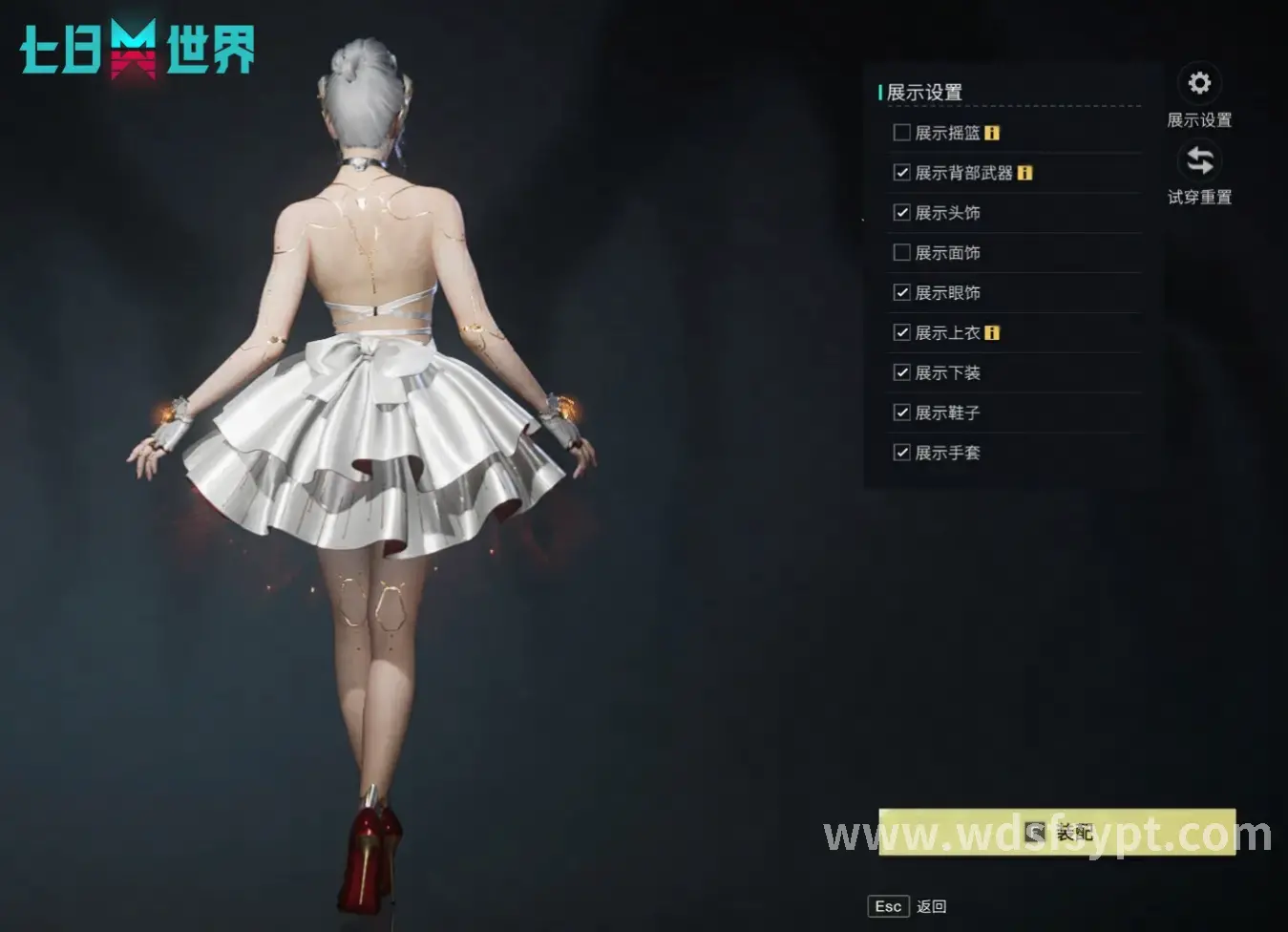Hide shoes with 展示鞋子 checkbox
Image resolution: width=1288 pixels, height=932 pixels.
[x=901, y=413]
